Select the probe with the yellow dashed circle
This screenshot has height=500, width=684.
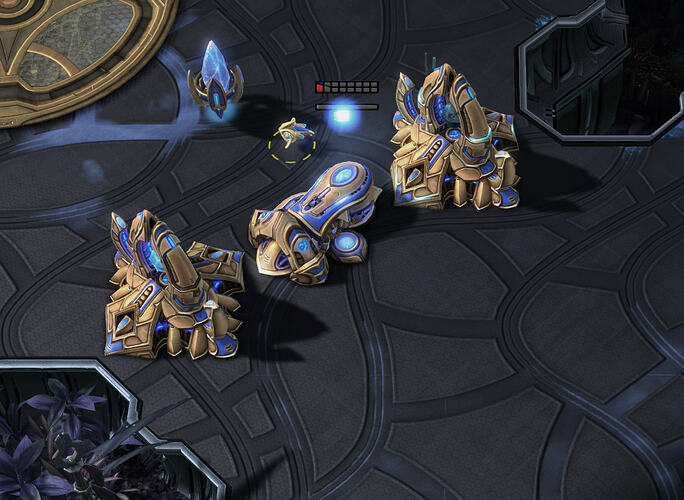(x=293, y=133)
